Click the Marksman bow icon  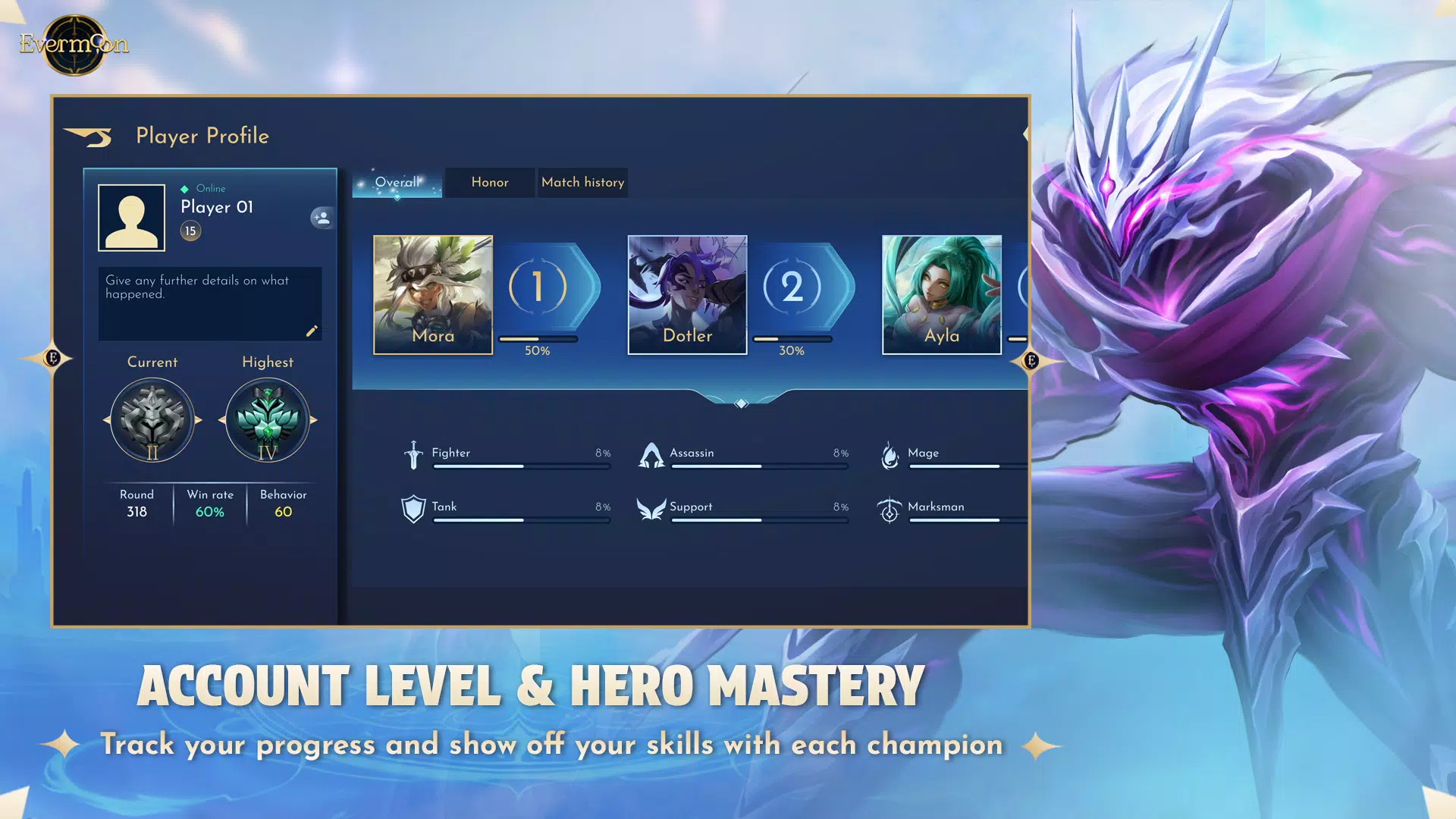pyautogui.click(x=890, y=509)
